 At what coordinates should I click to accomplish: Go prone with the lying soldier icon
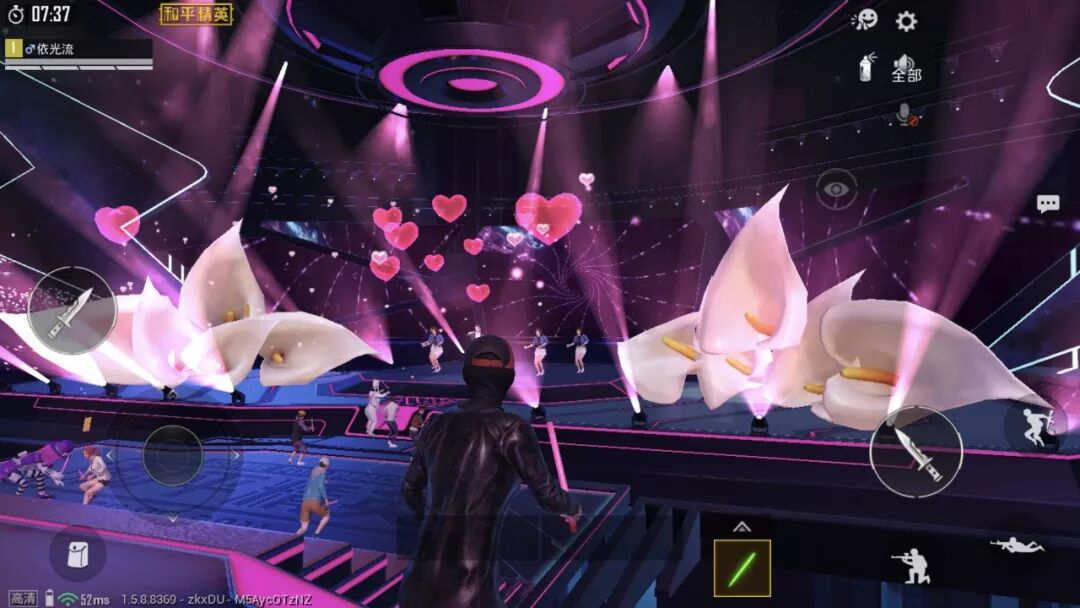point(1016,545)
